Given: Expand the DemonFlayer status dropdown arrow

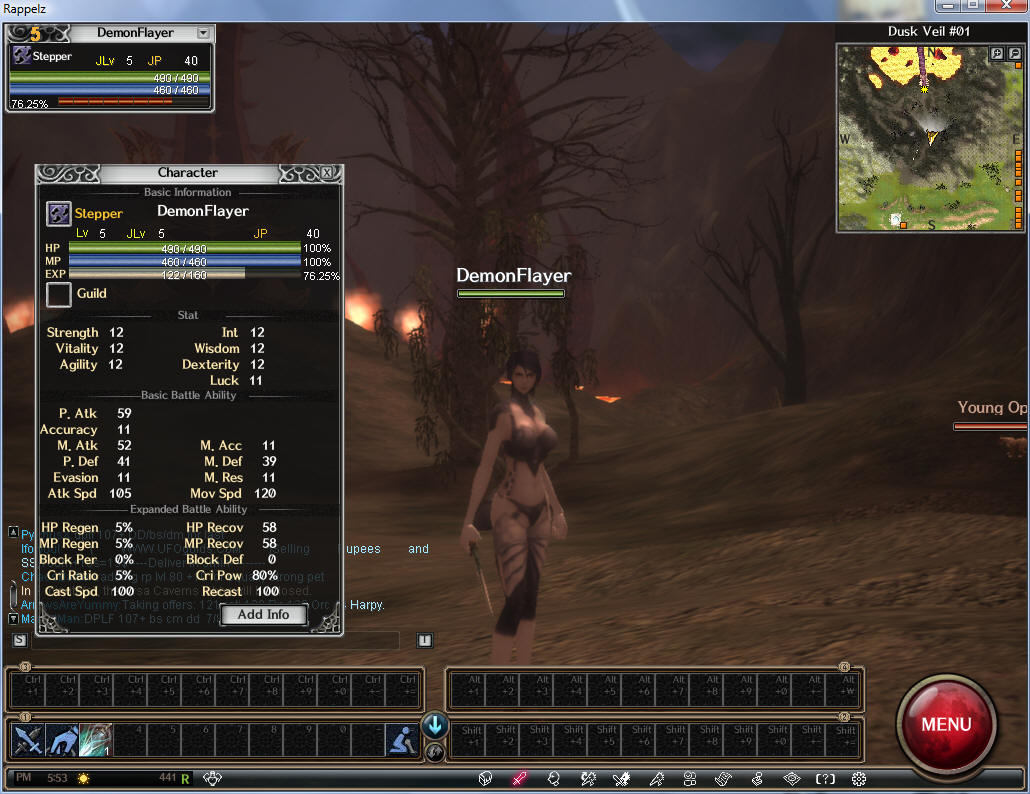Looking at the screenshot, I should click(203, 33).
